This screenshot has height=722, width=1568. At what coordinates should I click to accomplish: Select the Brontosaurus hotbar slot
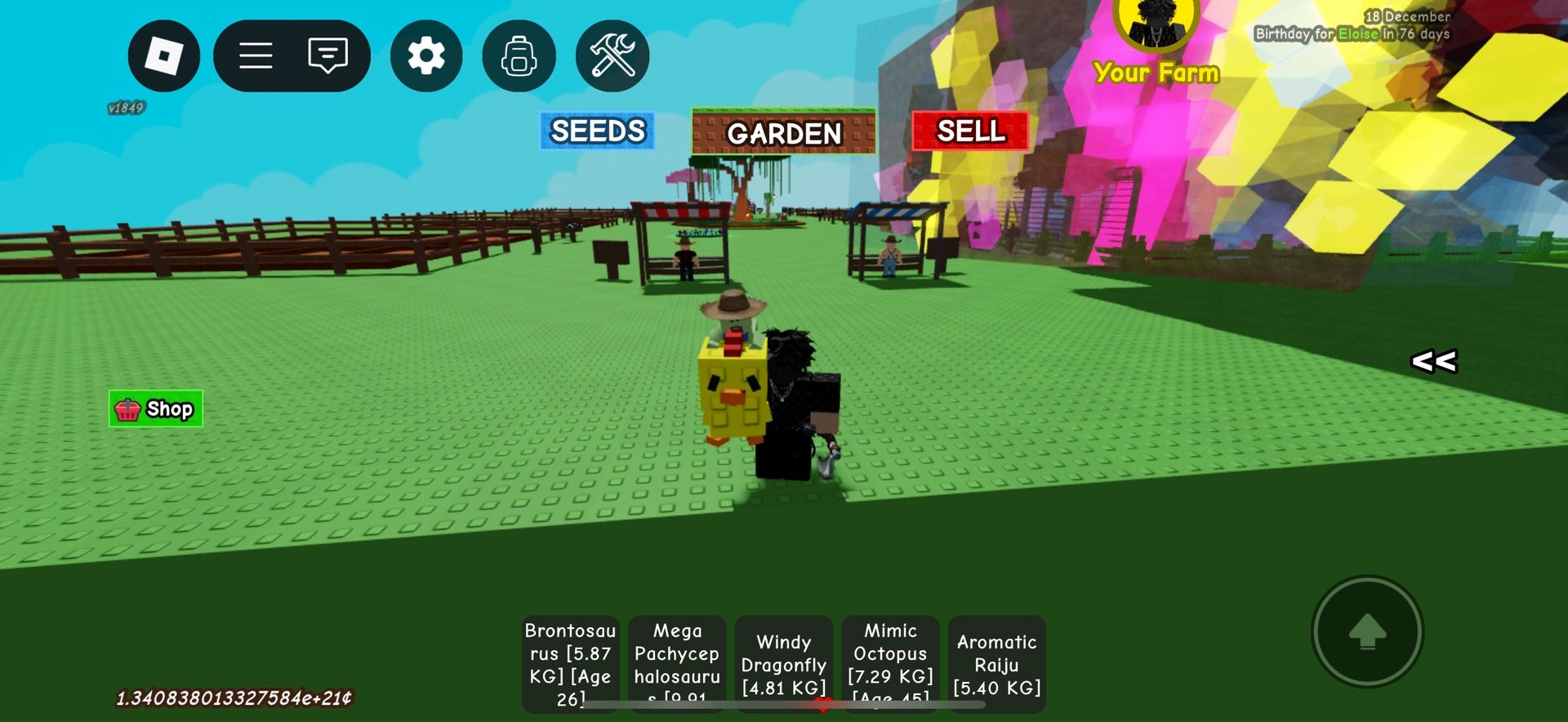(x=570, y=663)
